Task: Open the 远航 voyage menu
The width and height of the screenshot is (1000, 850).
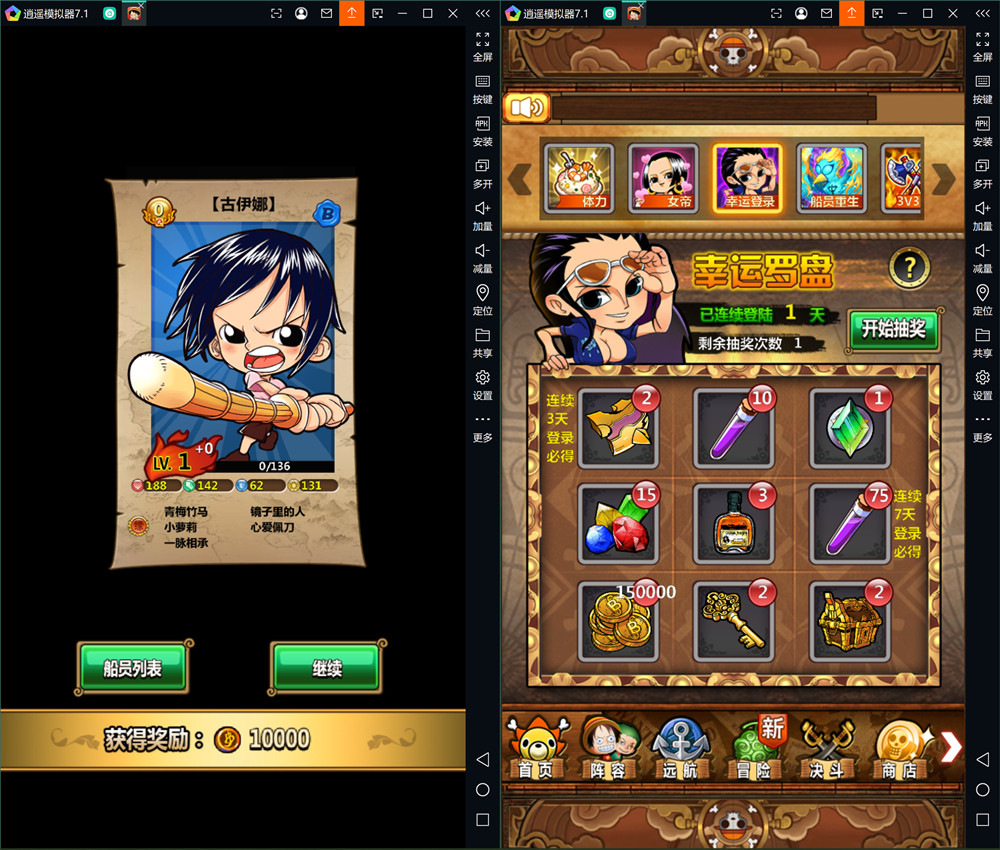Action: pyautogui.click(x=681, y=750)
